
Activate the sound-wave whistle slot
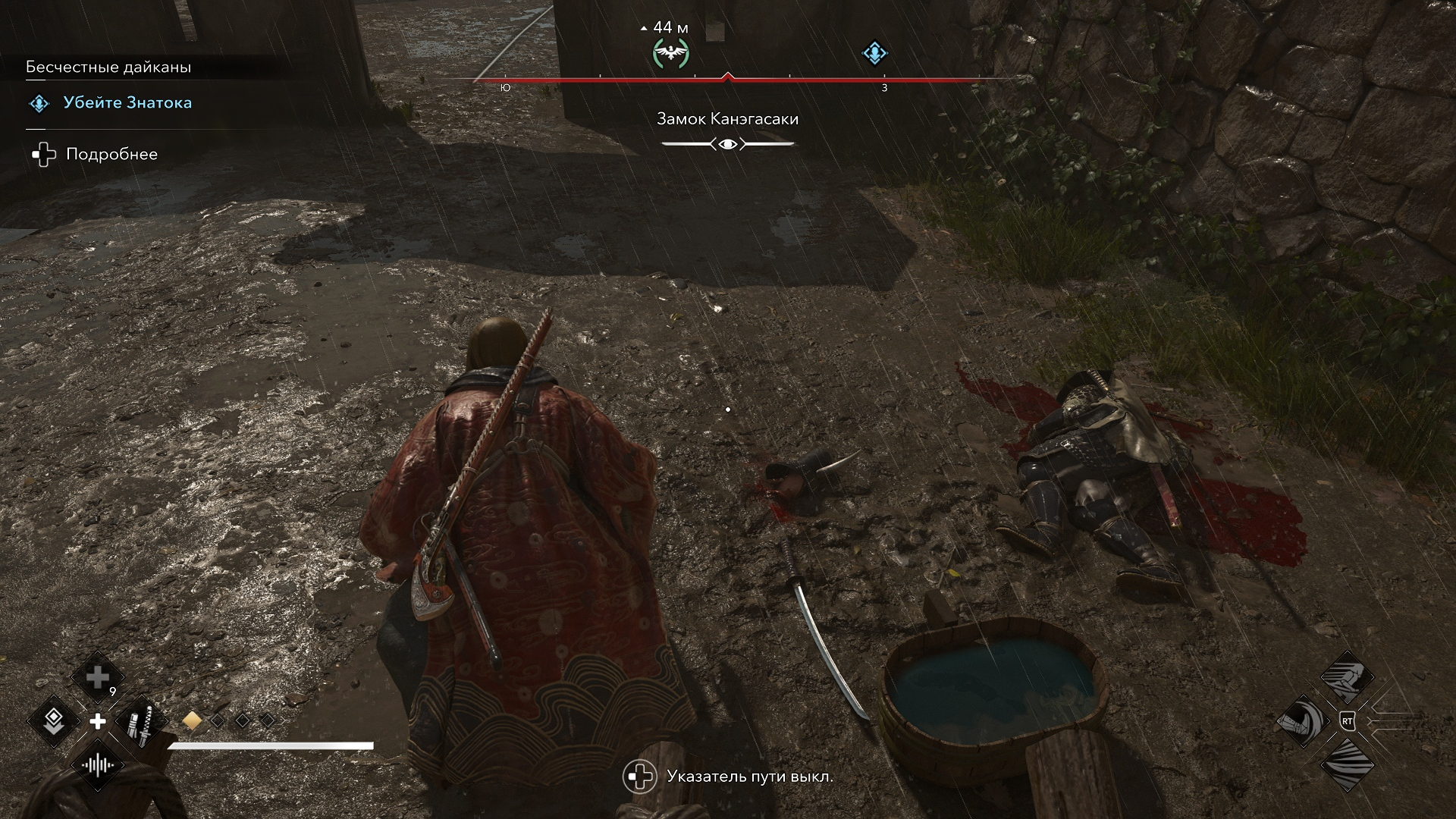coord(98,764)
